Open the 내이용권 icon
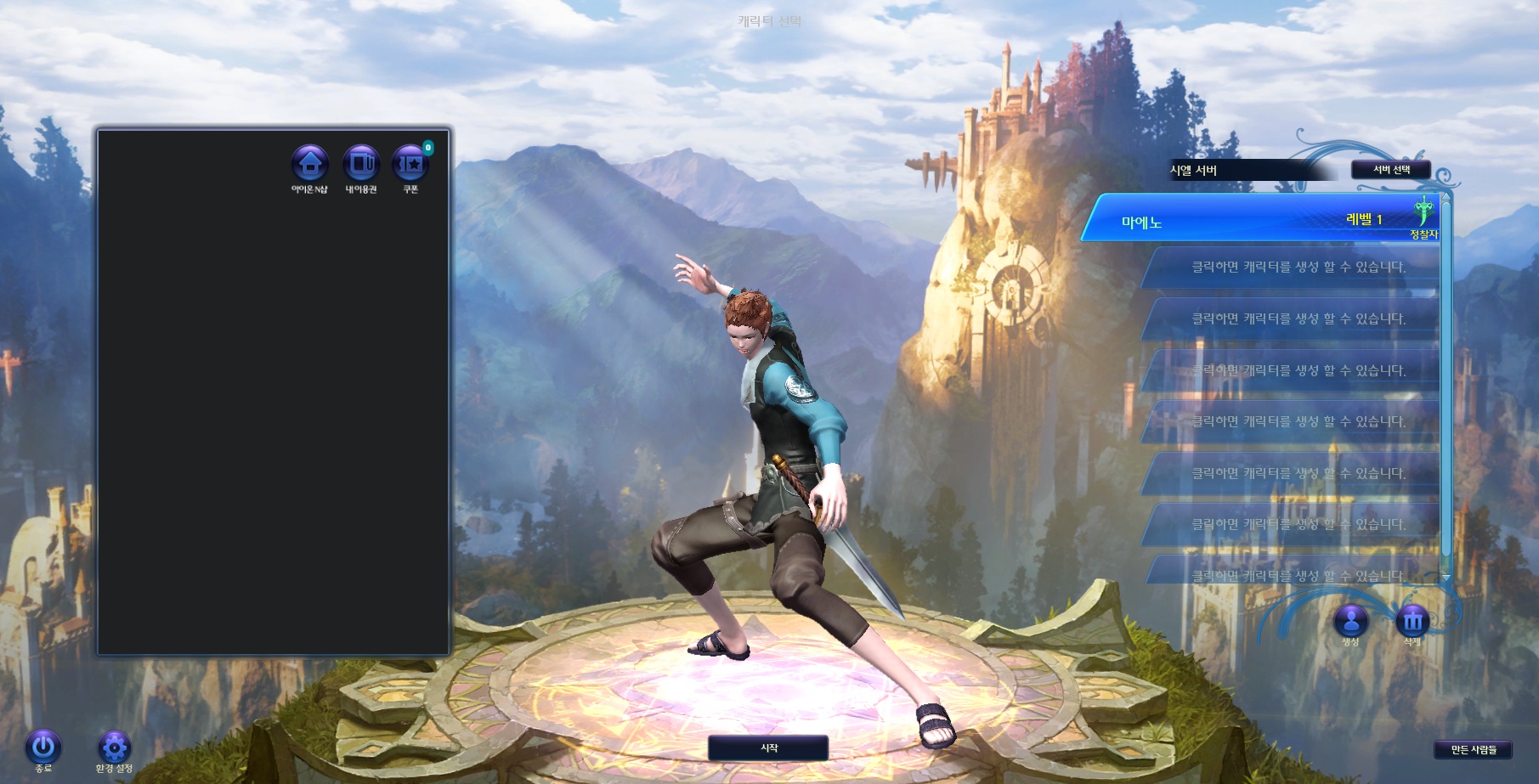 click(x=360, y=163)
